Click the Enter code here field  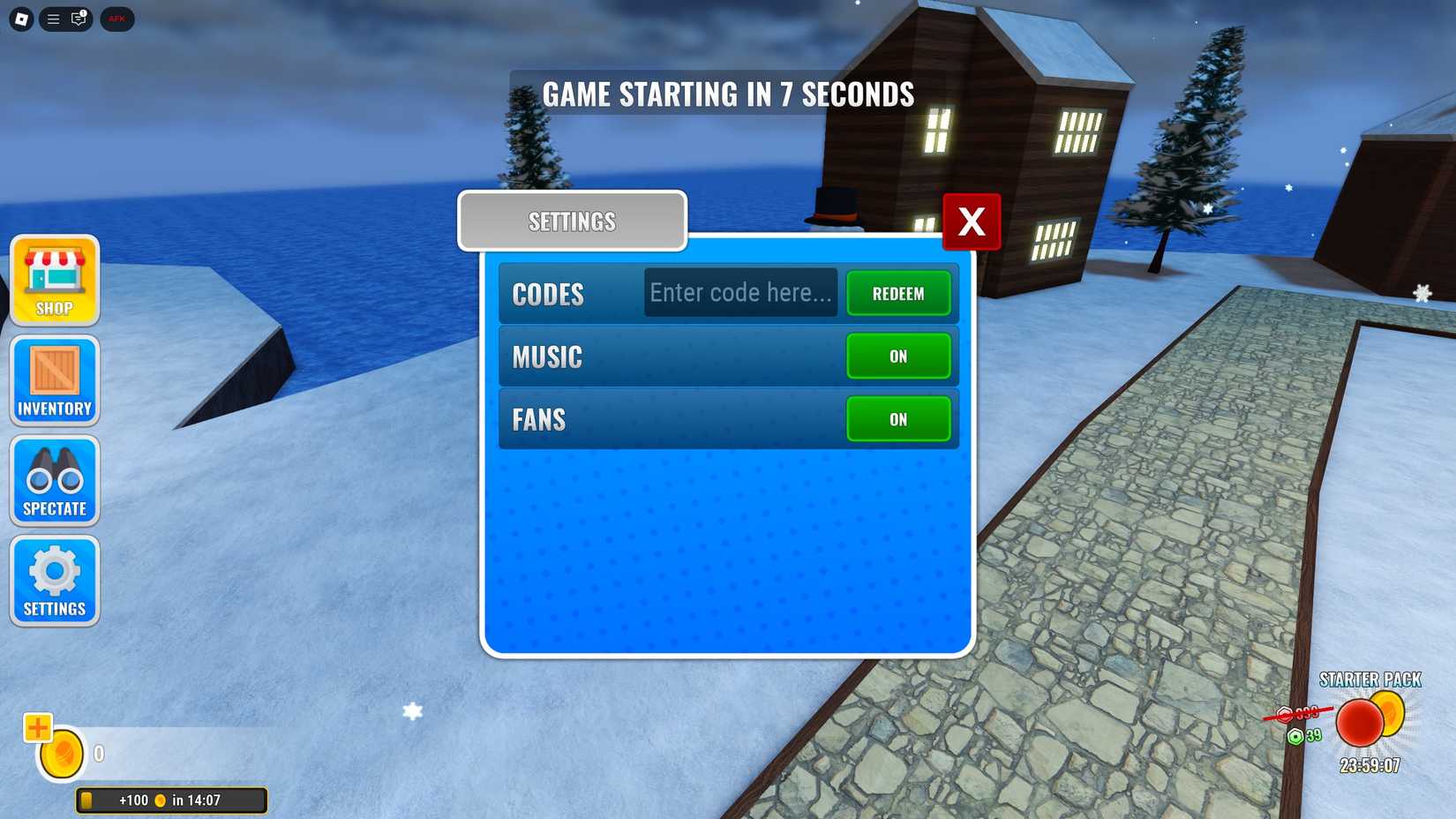[x=739, y=292]
